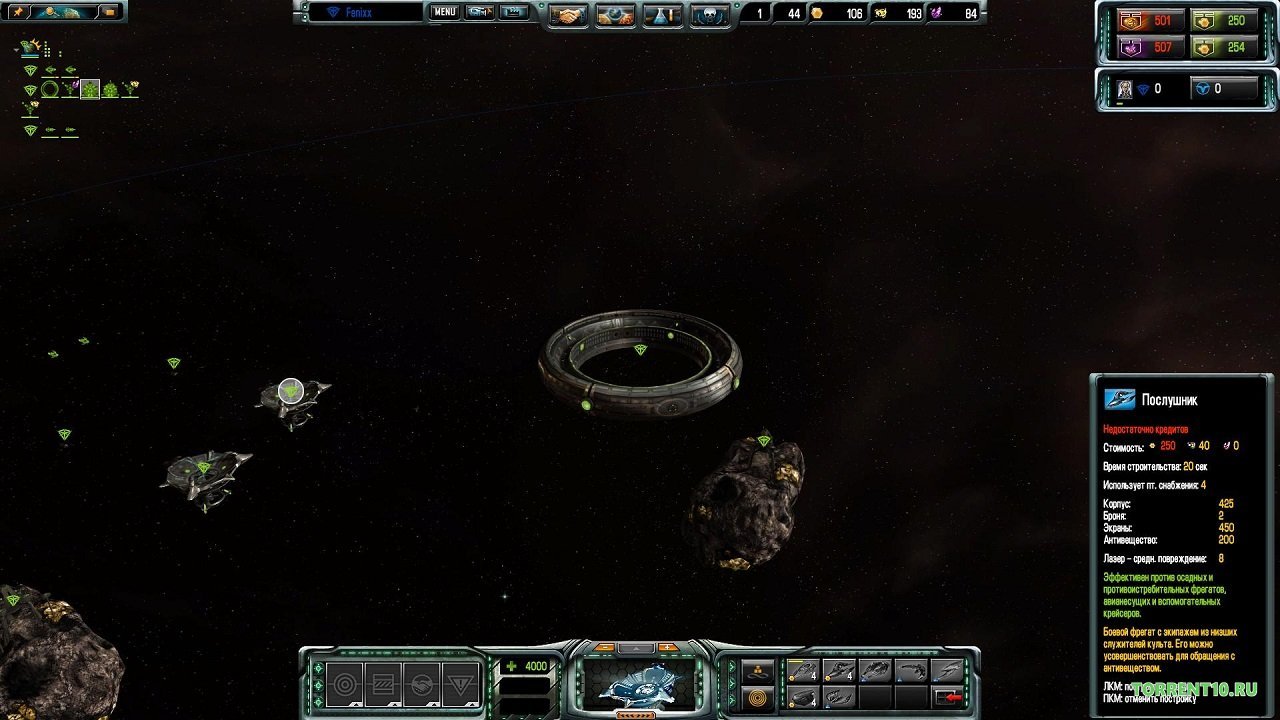Expand the green chevron beside the build queue
1280x720 pixels.
pos(731,681)
